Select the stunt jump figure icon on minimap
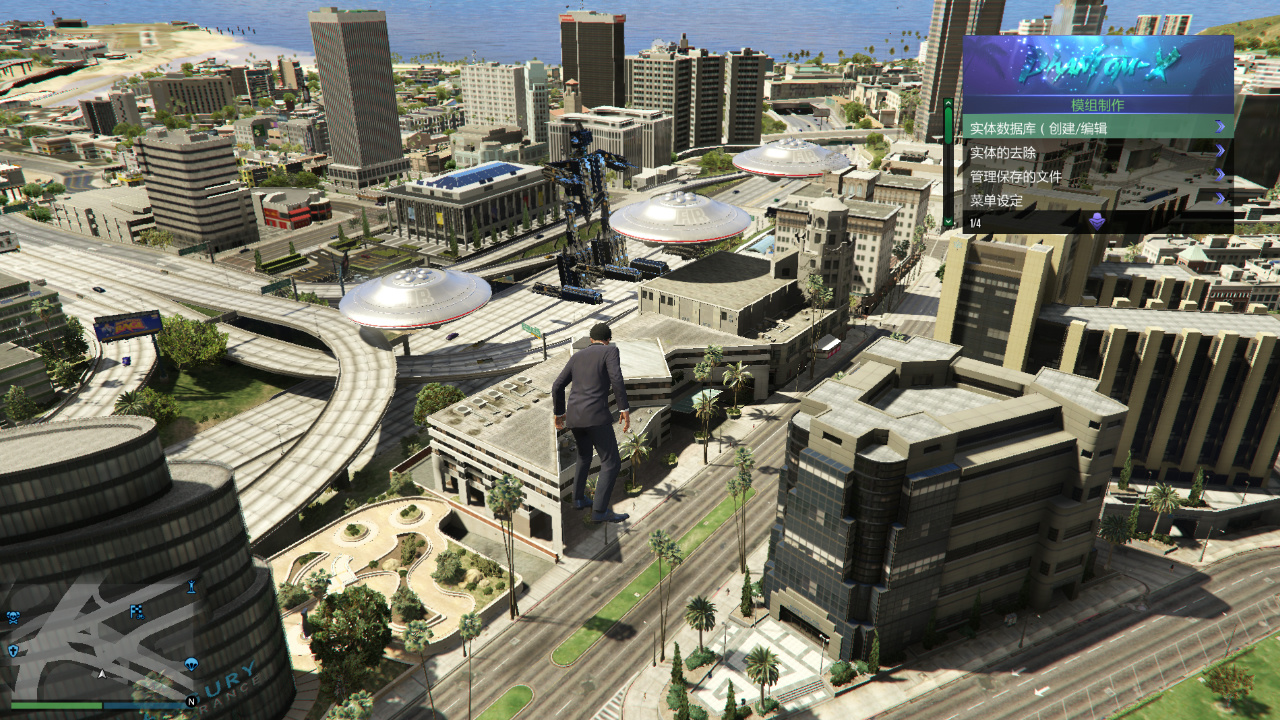 click(191, 587)
